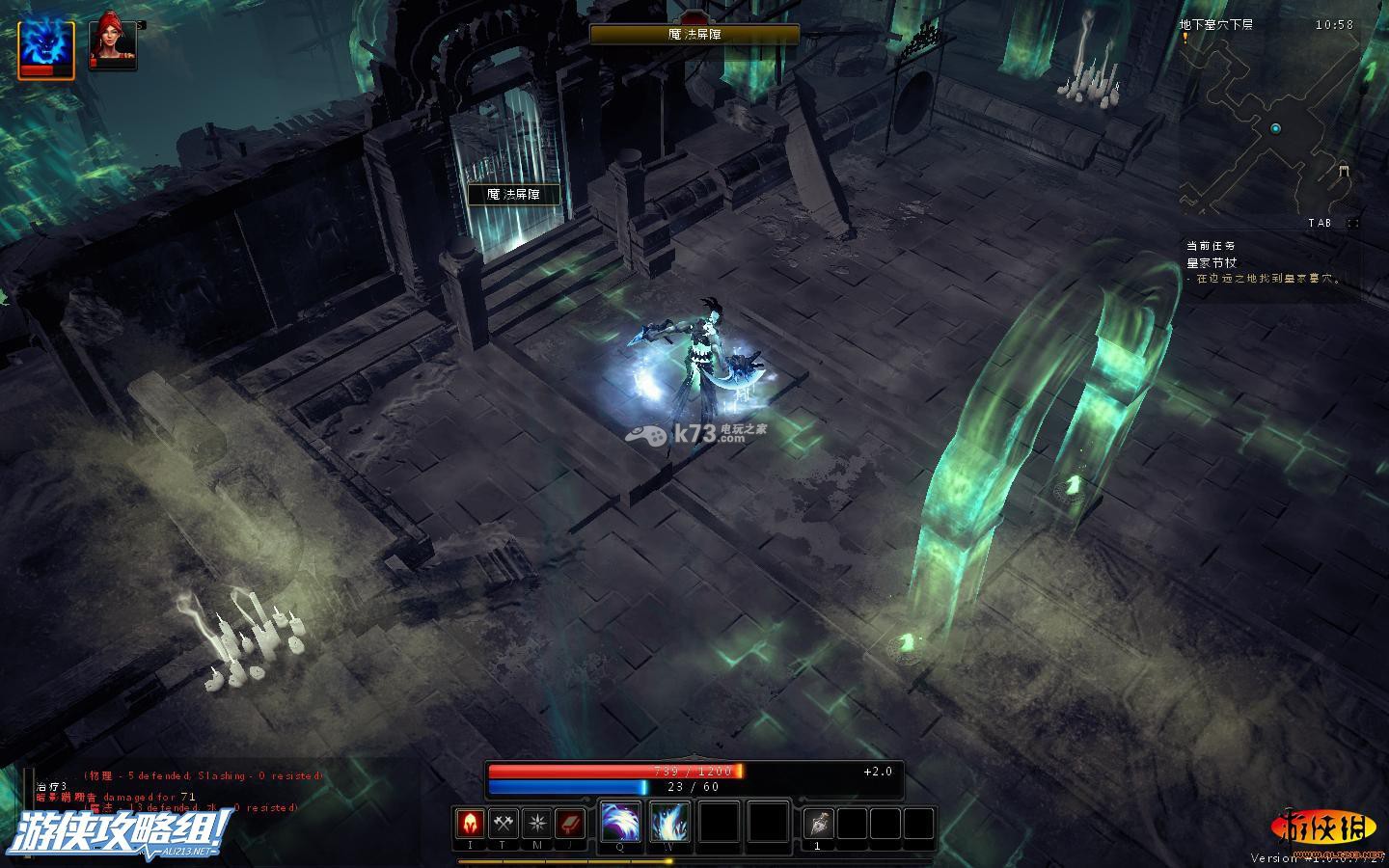Image resolution: width=1389 pixels, height=868 pixels.
Task: Select the blue flame demon portrait
Action: [45, 46]
